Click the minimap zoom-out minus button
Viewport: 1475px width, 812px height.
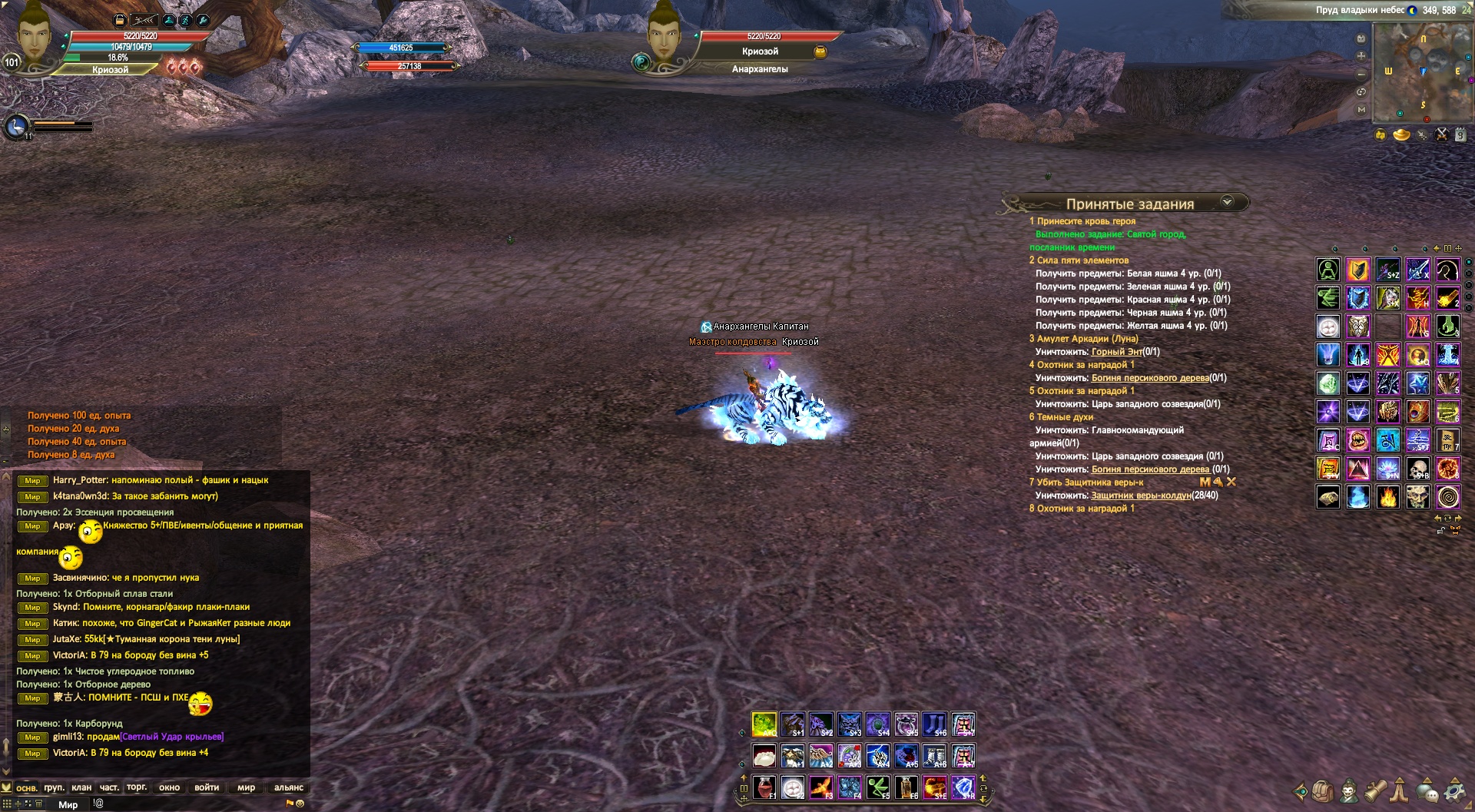pyautogui.click(x=1361, y=74)
